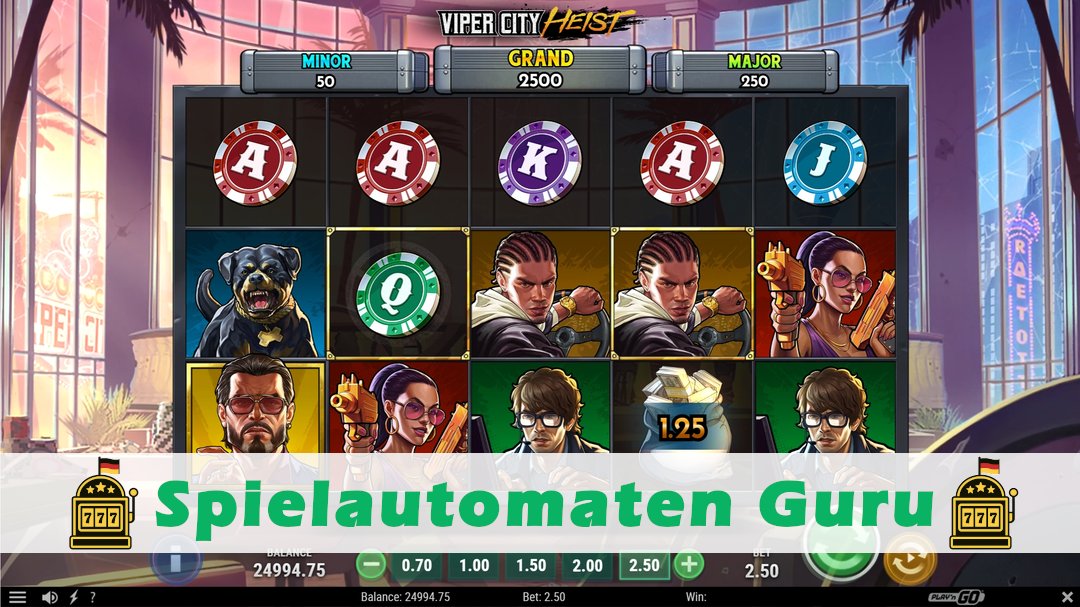Increase the bet with the plus button
1080x607 pixels.
point(689,565)
